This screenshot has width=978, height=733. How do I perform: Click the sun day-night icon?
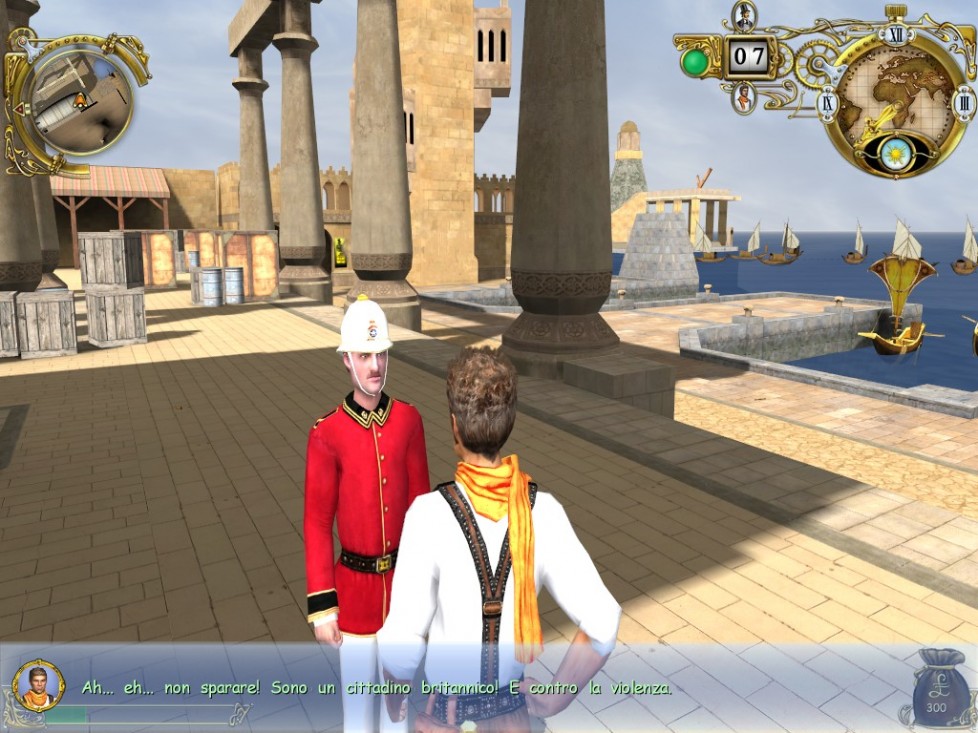click(x=894, y=153)
